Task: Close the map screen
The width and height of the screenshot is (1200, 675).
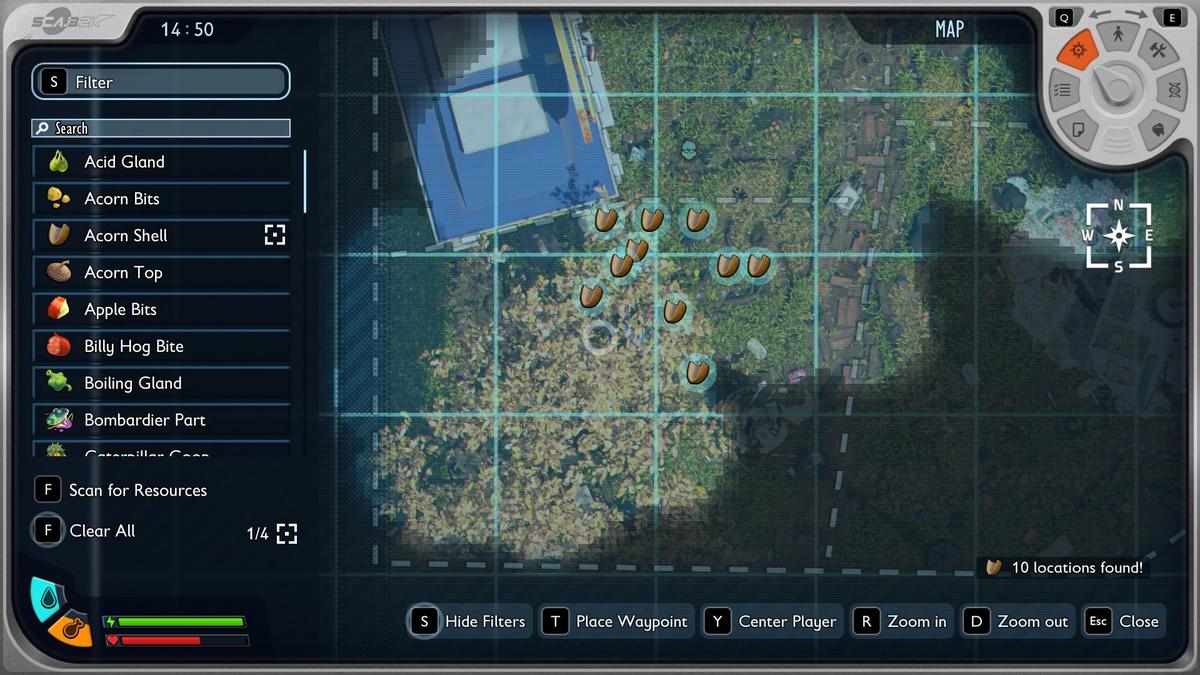Action: tap(1124, 621)
